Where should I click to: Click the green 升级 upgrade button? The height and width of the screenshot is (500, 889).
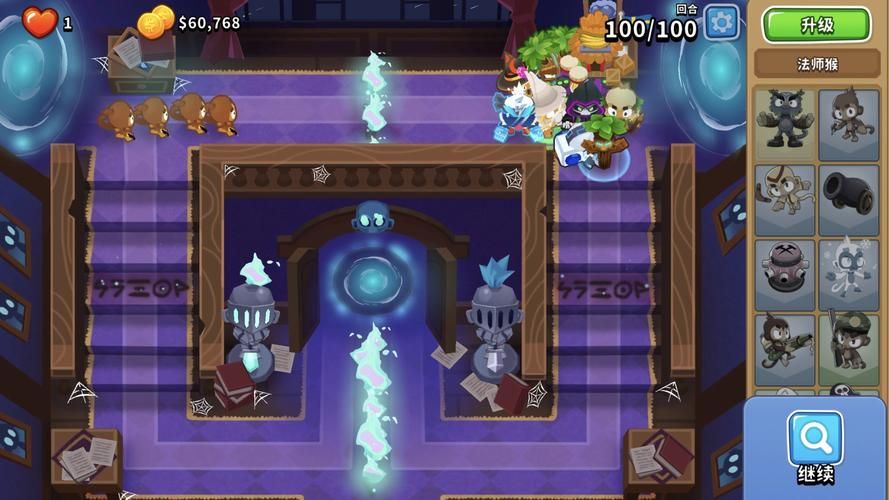[x=816, y=25]
